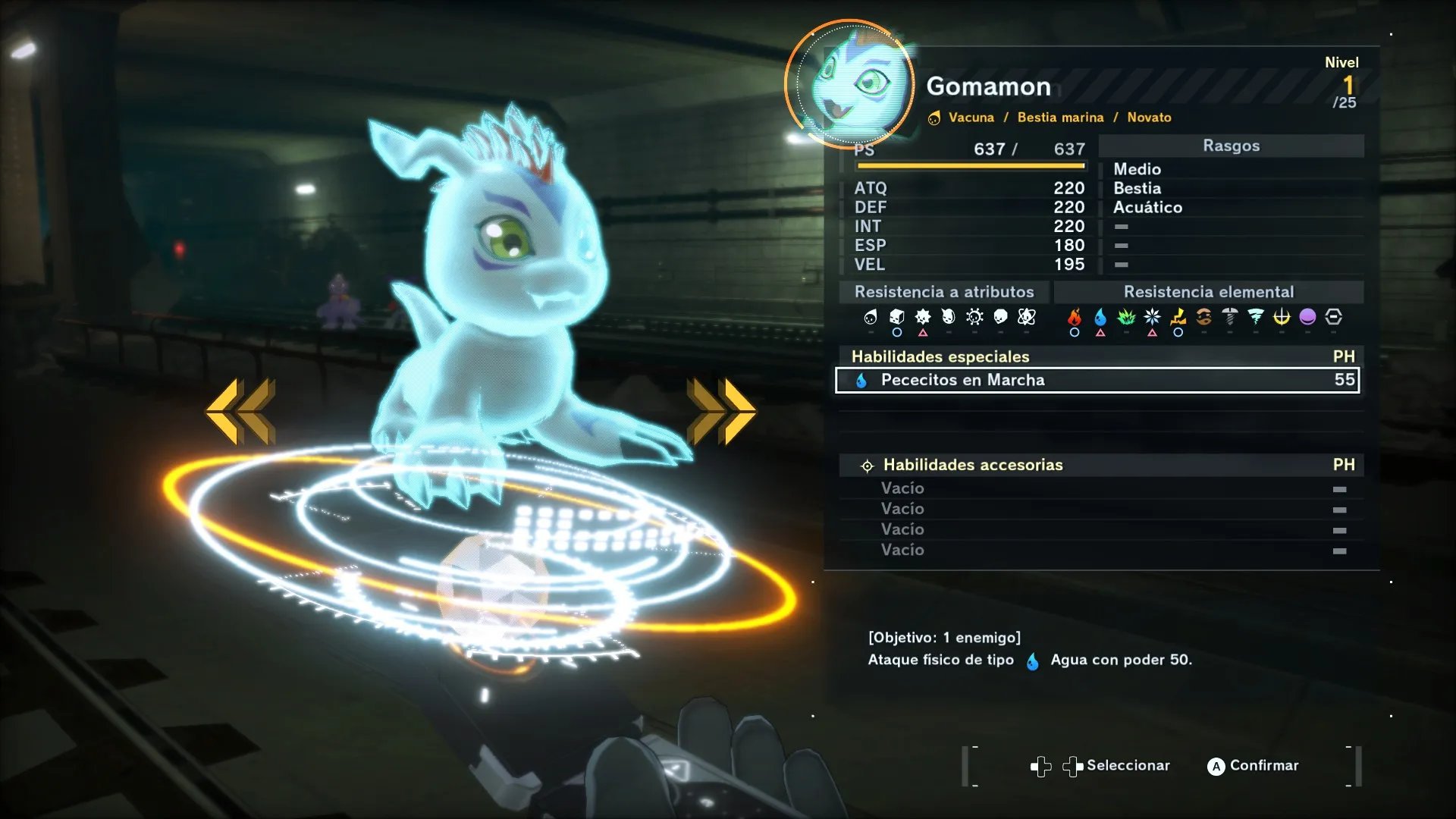Click the Habilidades especiales header
1456x819 pixels.
click(x=940, y=356)
